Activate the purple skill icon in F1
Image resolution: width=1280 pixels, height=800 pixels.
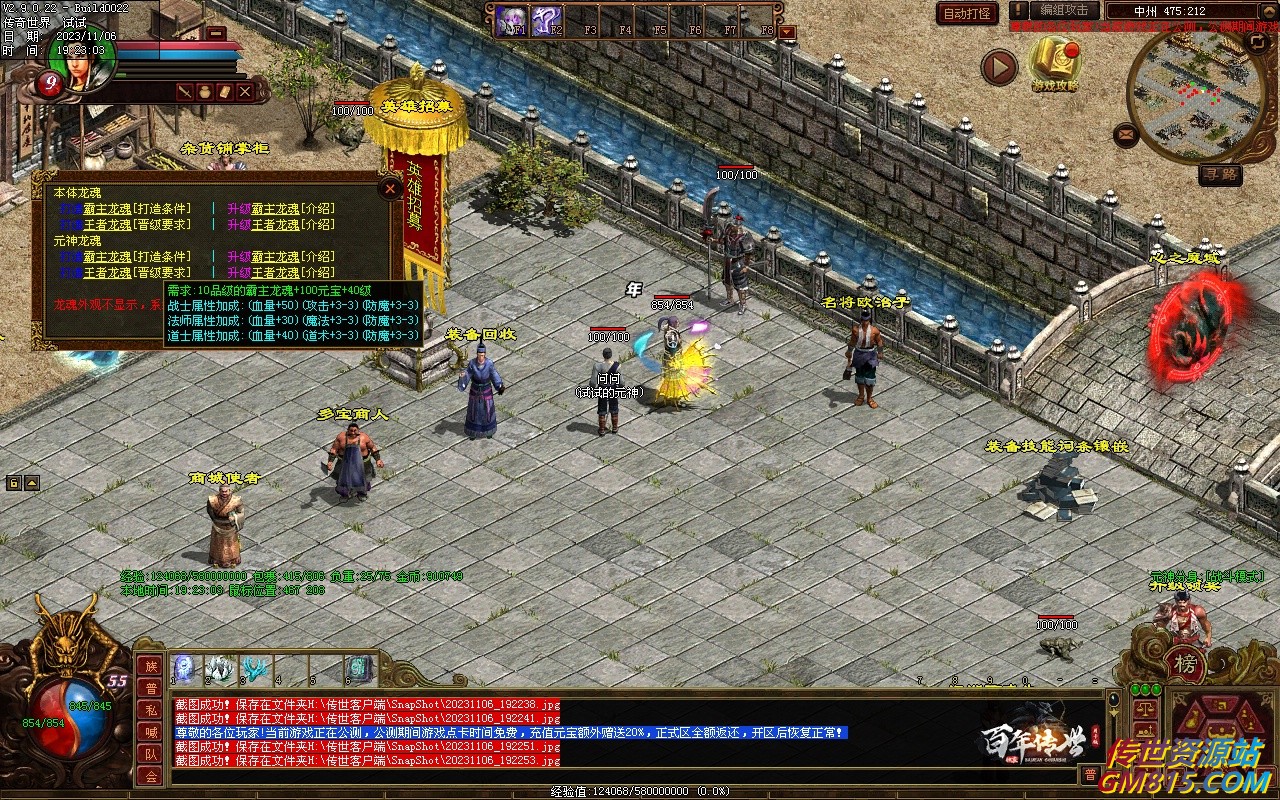(512, 20)
